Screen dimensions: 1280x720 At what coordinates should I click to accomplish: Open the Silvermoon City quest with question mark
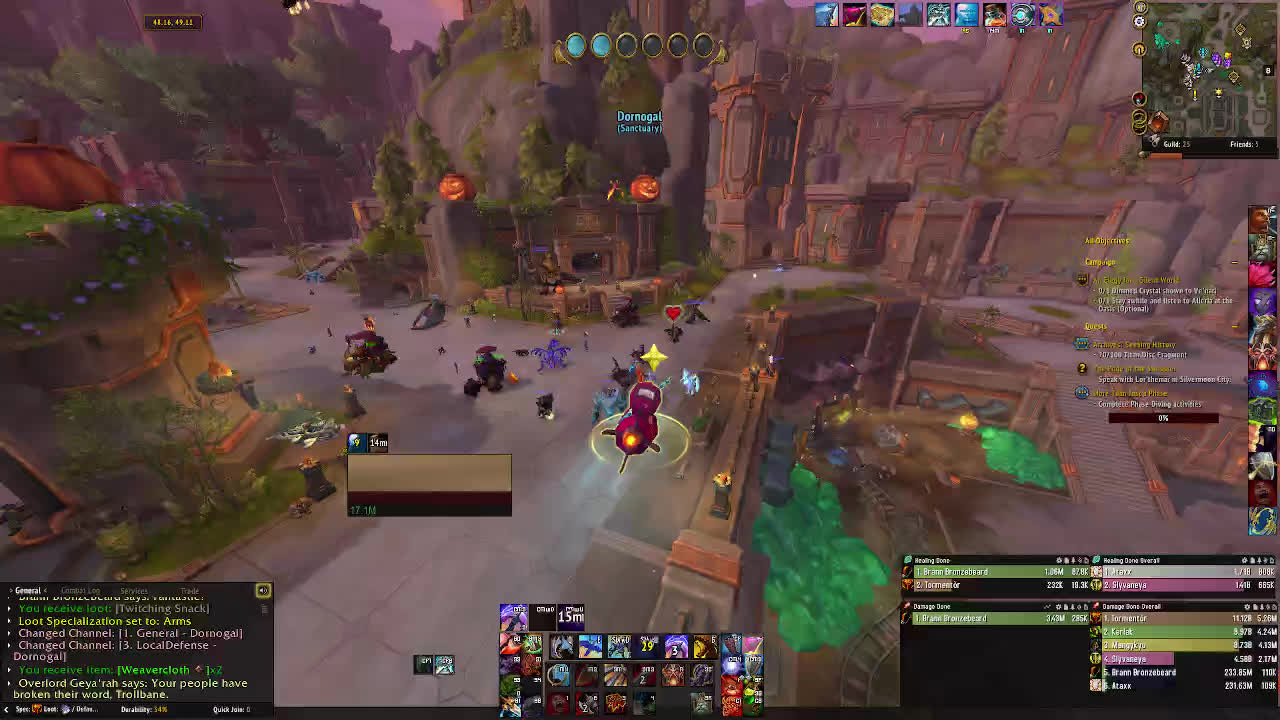(x=1136, y=369)
